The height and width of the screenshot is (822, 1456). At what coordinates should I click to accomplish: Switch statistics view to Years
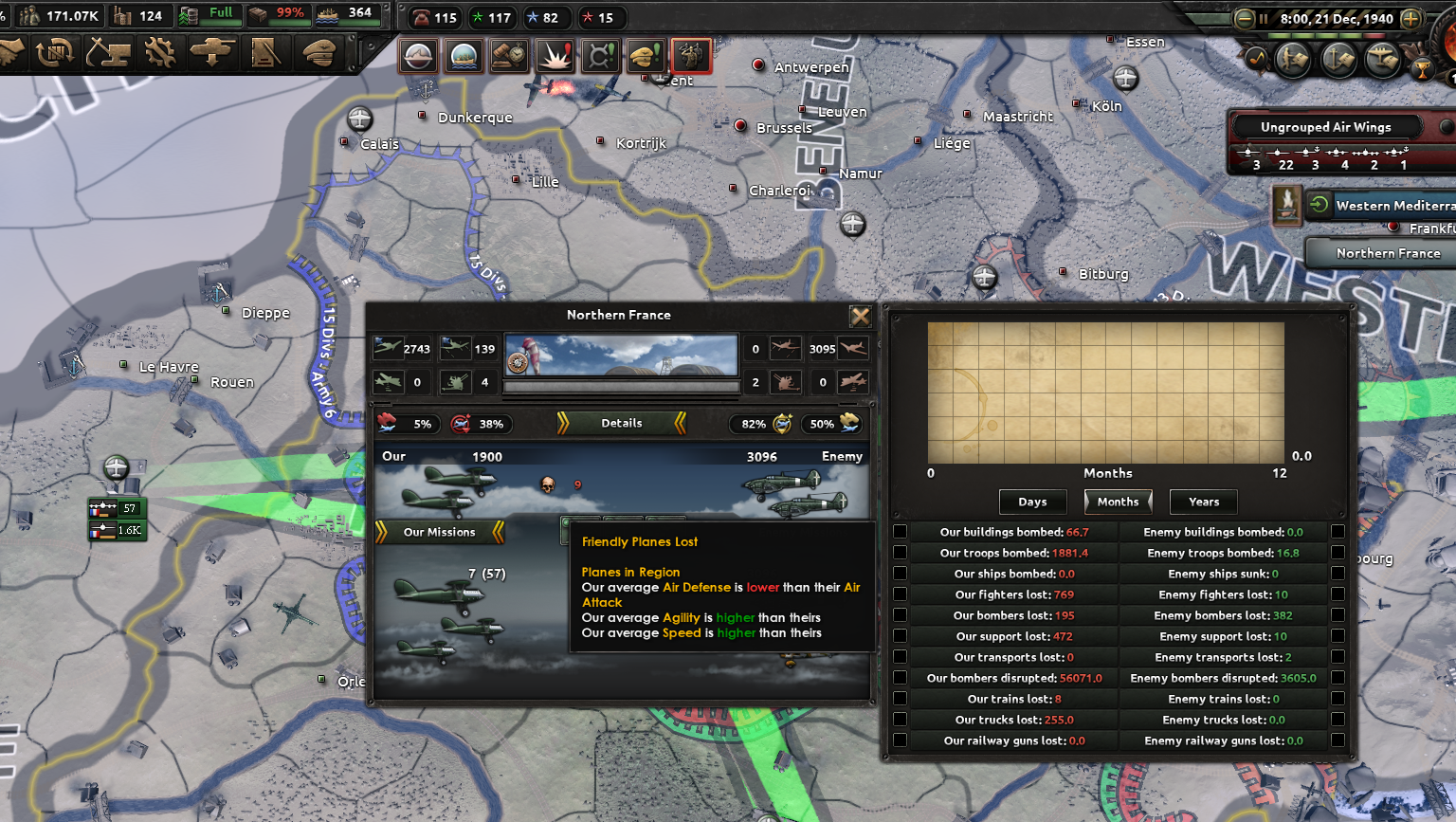tap(1203, 502)
